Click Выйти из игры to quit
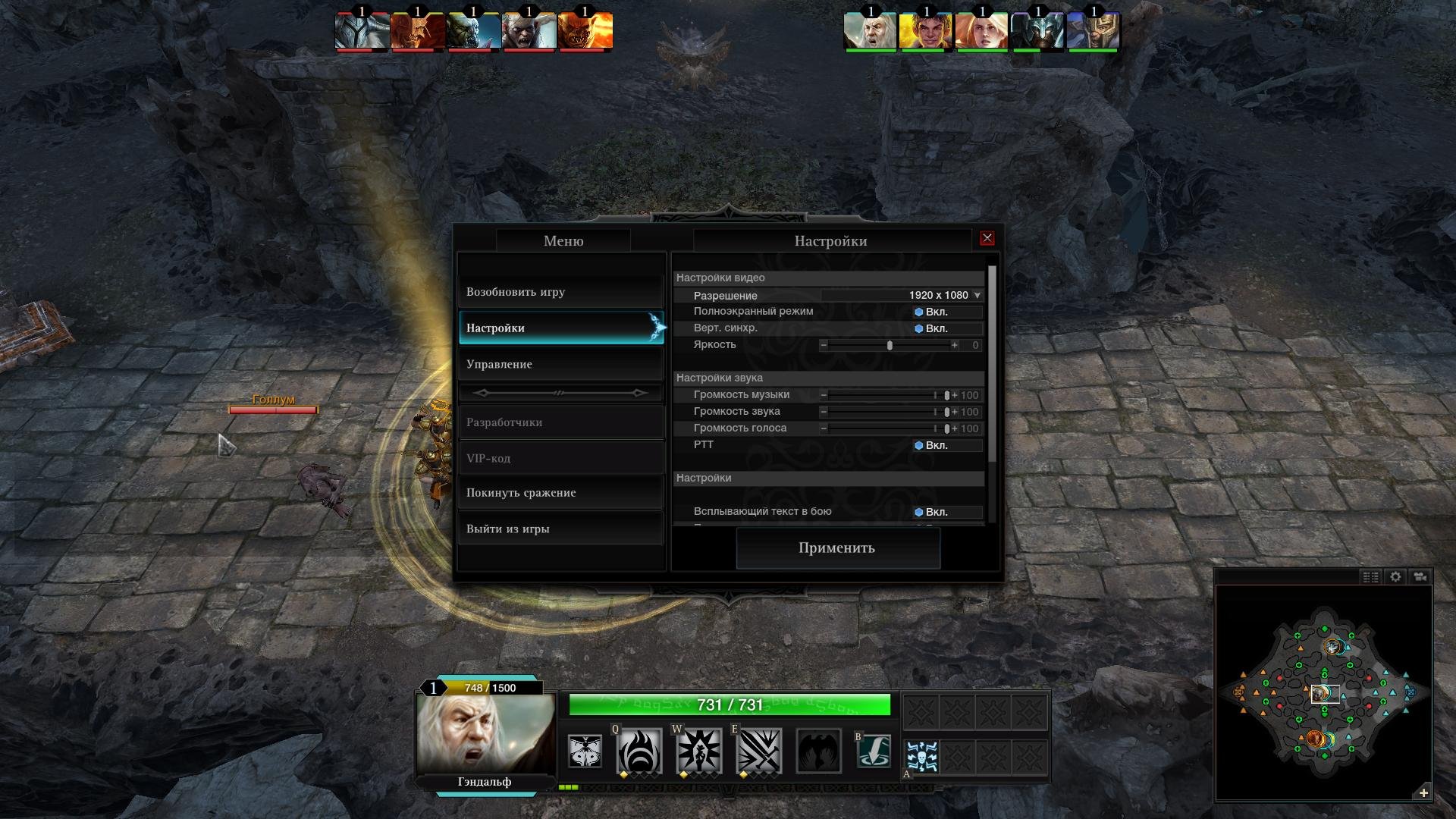 561,529
